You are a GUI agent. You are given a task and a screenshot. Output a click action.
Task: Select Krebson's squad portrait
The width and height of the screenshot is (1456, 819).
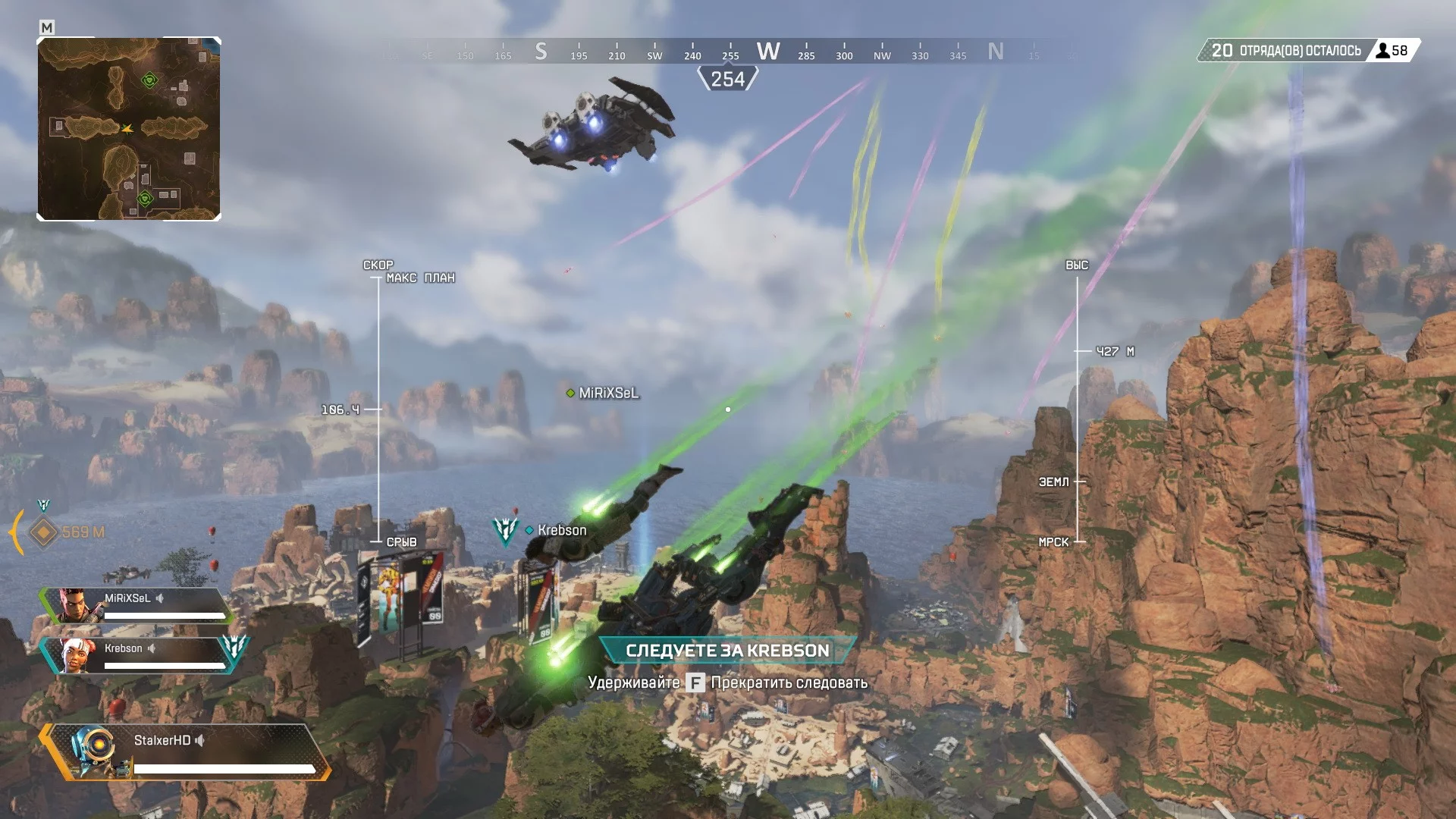(x=77, y=656)
